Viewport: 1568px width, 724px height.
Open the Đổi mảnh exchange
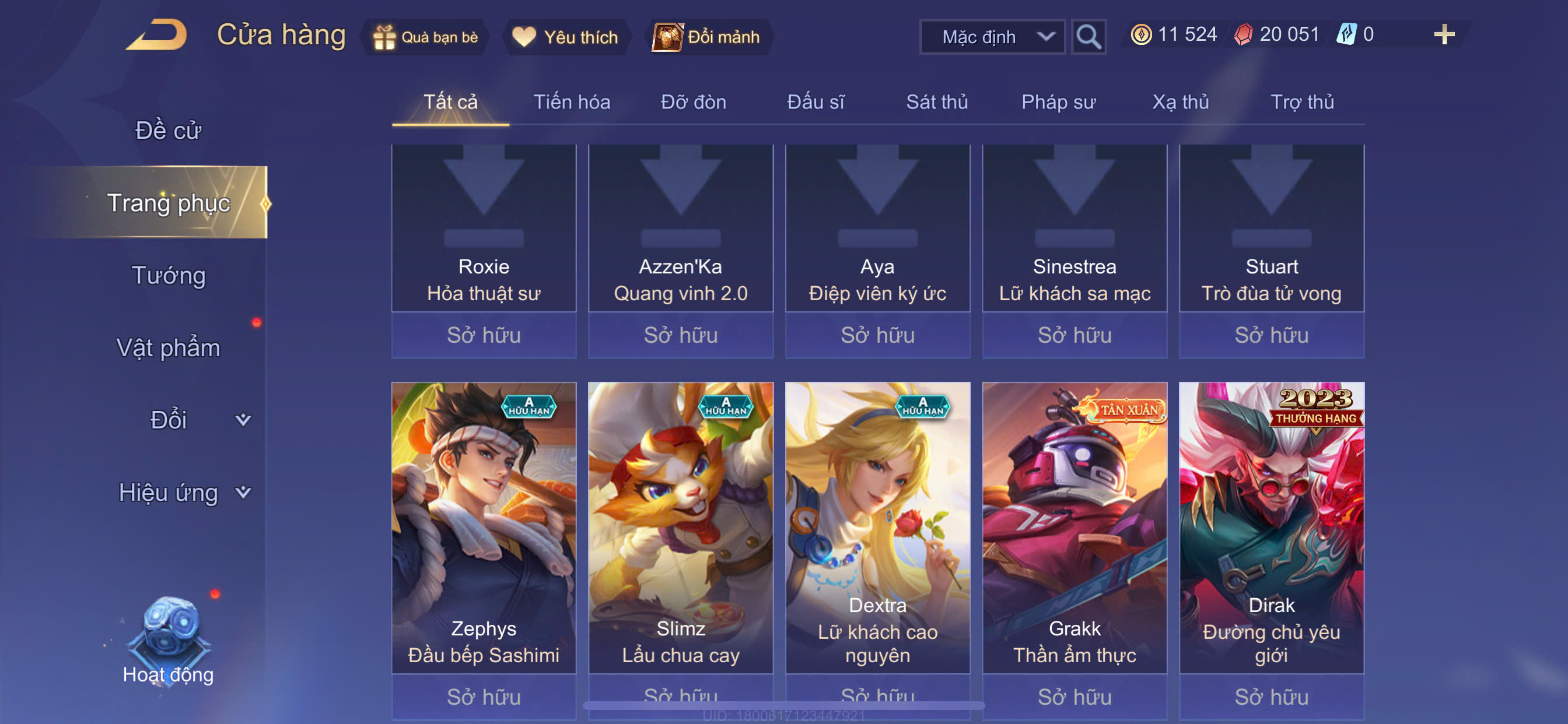tap(706, 37)
